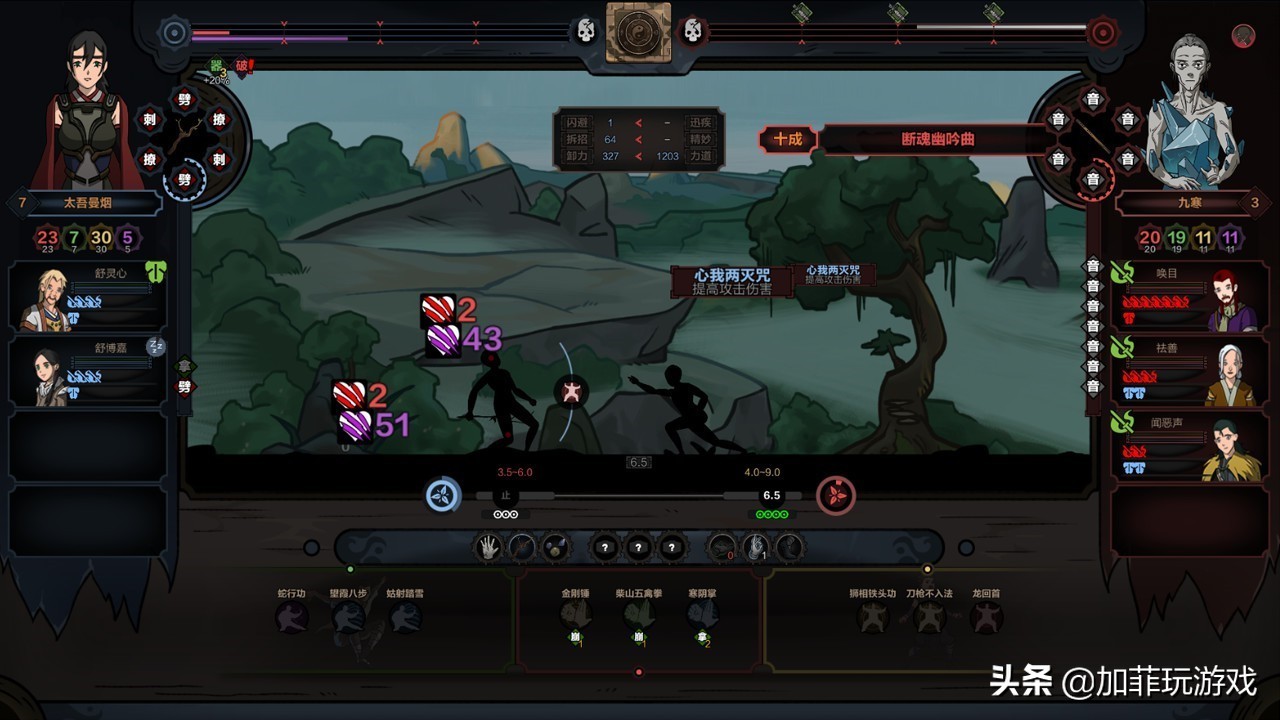Image resolution: width=1280 pixels, height=720 pixels.
Task: Choose teammate 舒灵心 portrait panel
Action: point(88,297)
